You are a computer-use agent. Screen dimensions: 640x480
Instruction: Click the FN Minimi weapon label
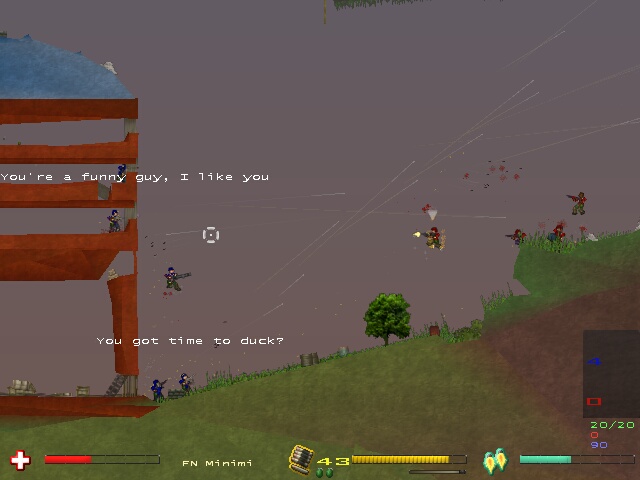pyautogui.click(x=217, y=463)
